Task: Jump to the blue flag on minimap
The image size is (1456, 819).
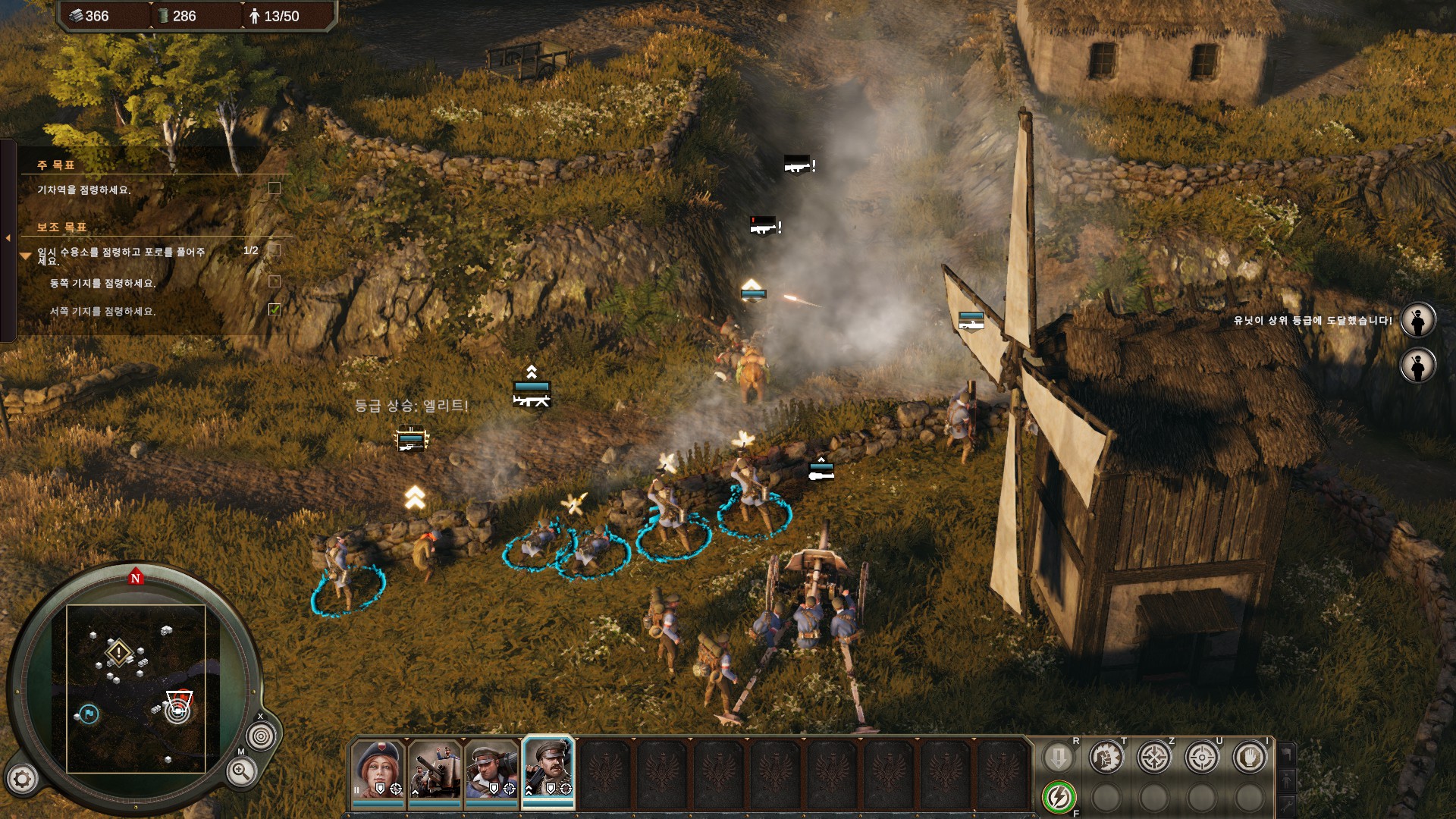Action: pyautogui.click(x=89, y=714)
